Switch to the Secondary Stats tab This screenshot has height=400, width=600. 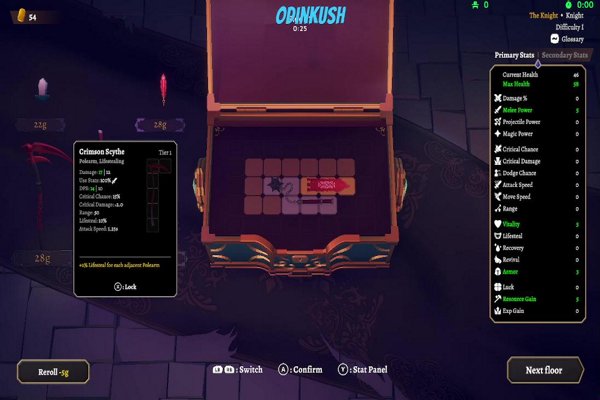point(564,55)
